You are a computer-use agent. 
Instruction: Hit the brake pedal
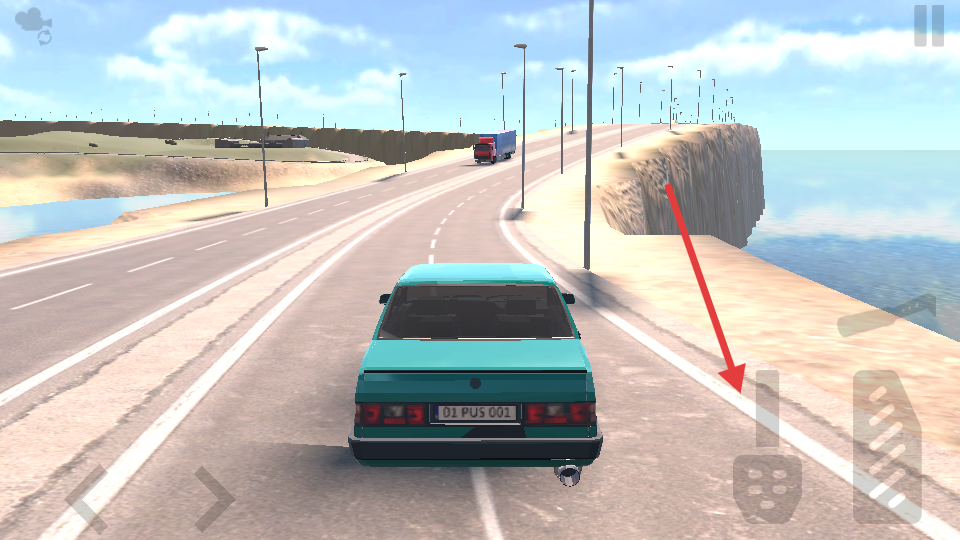pos(767,488)
